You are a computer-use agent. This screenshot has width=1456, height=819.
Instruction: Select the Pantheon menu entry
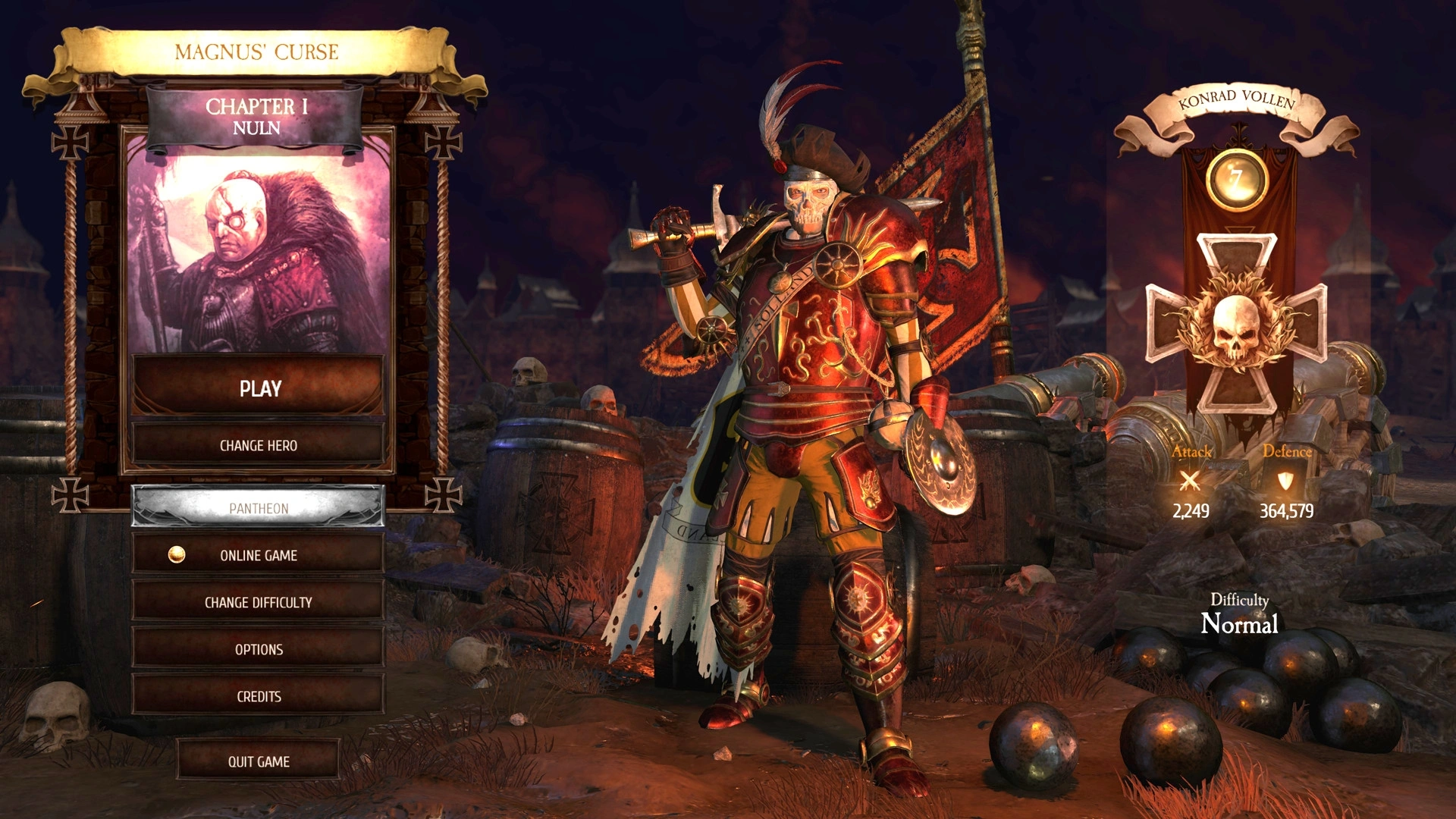tap(259, 508)
